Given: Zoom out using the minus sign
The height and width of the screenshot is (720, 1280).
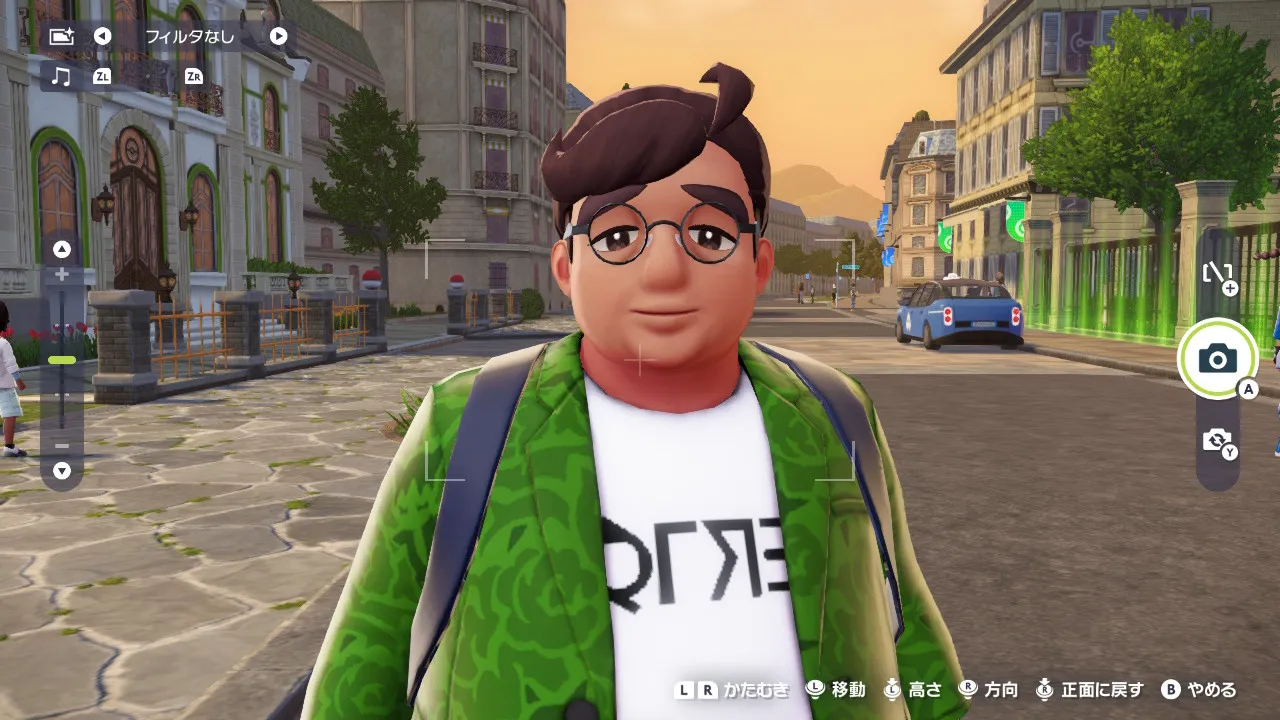Looking at the screenshot, I should point(62,445).
